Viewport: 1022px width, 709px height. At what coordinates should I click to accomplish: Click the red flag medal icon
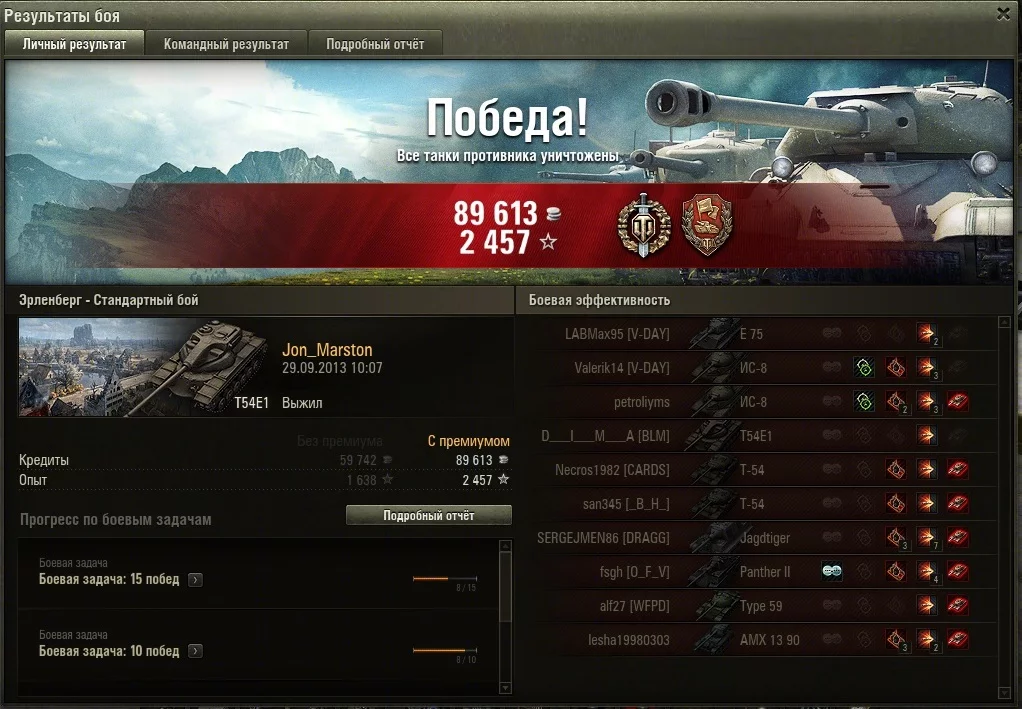click(x=706, y=224)
